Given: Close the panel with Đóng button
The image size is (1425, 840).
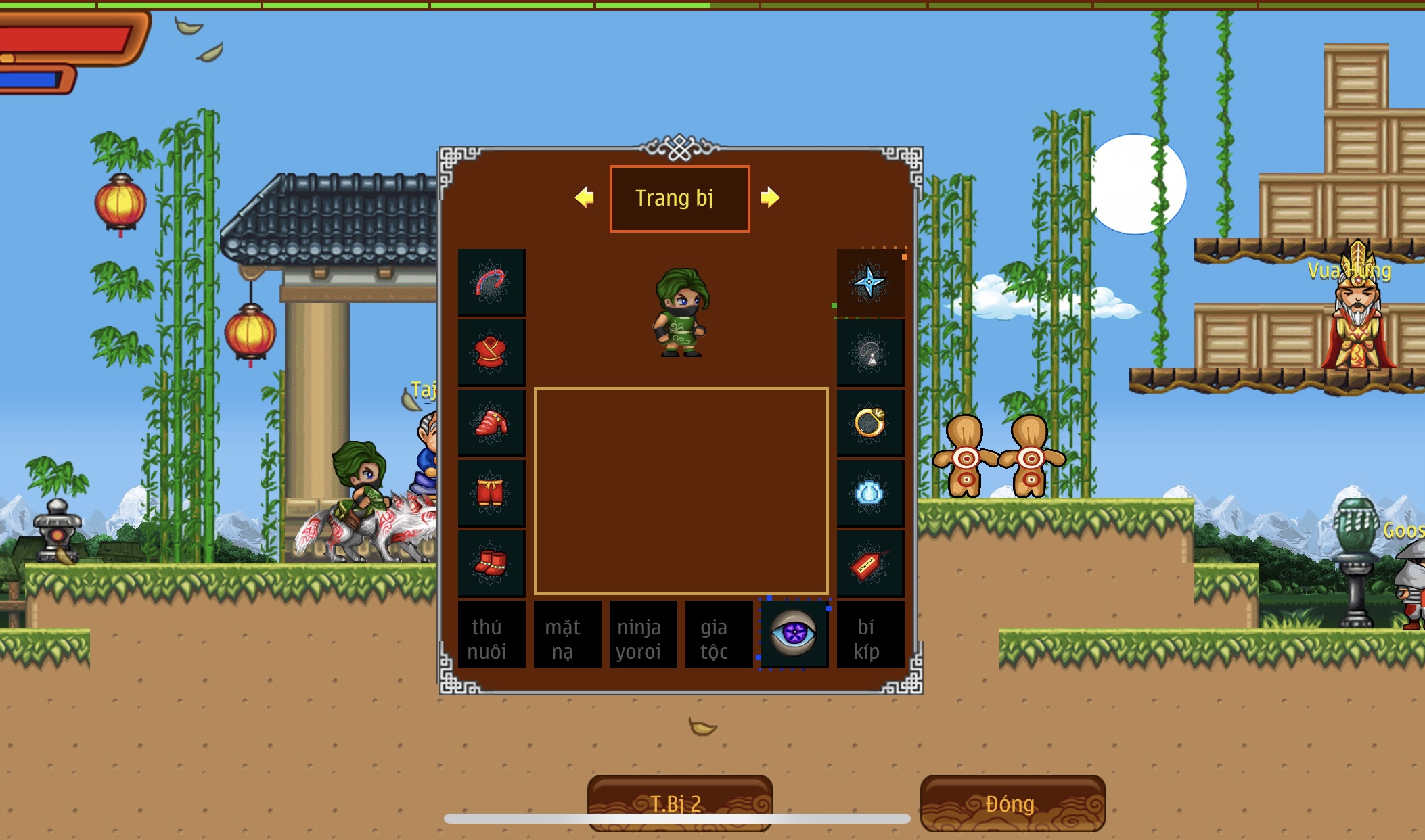Looking at the screenshot, I should (x=1012, y=803).
